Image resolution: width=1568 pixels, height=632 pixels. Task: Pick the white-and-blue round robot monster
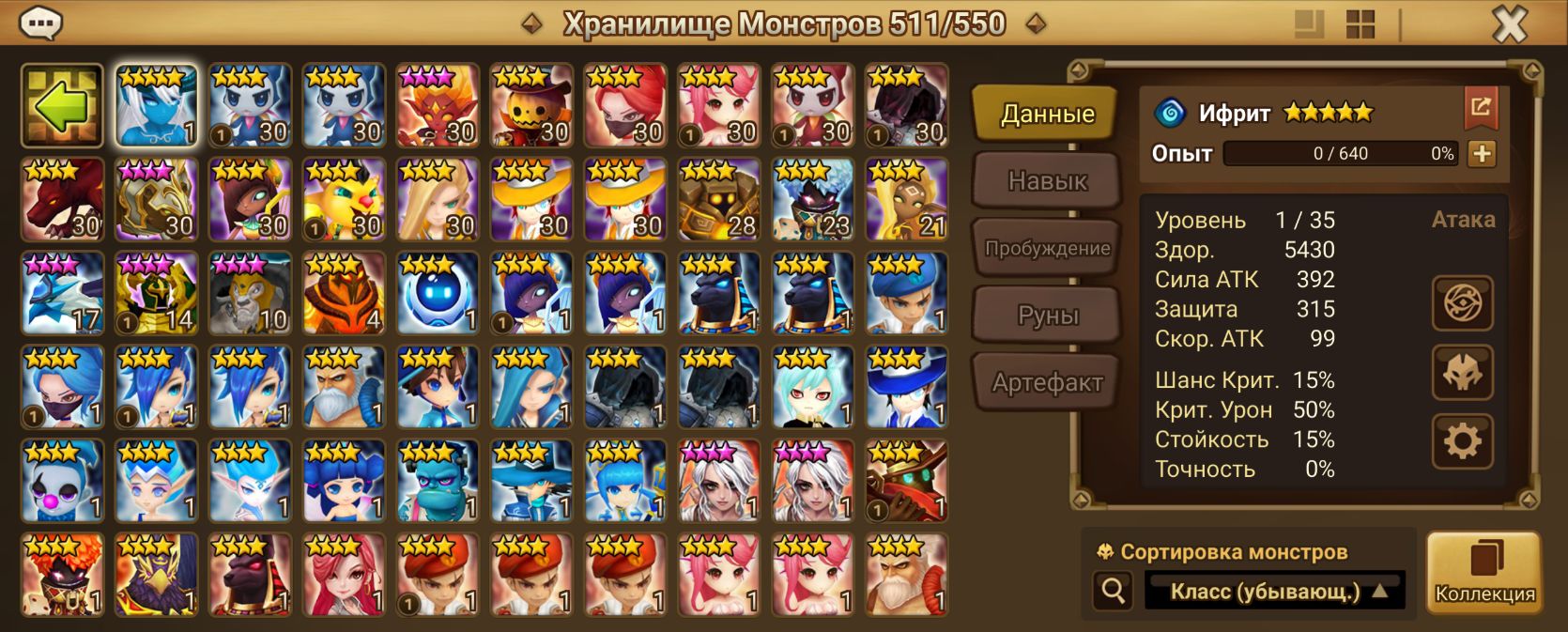click(x=438, y=294)
